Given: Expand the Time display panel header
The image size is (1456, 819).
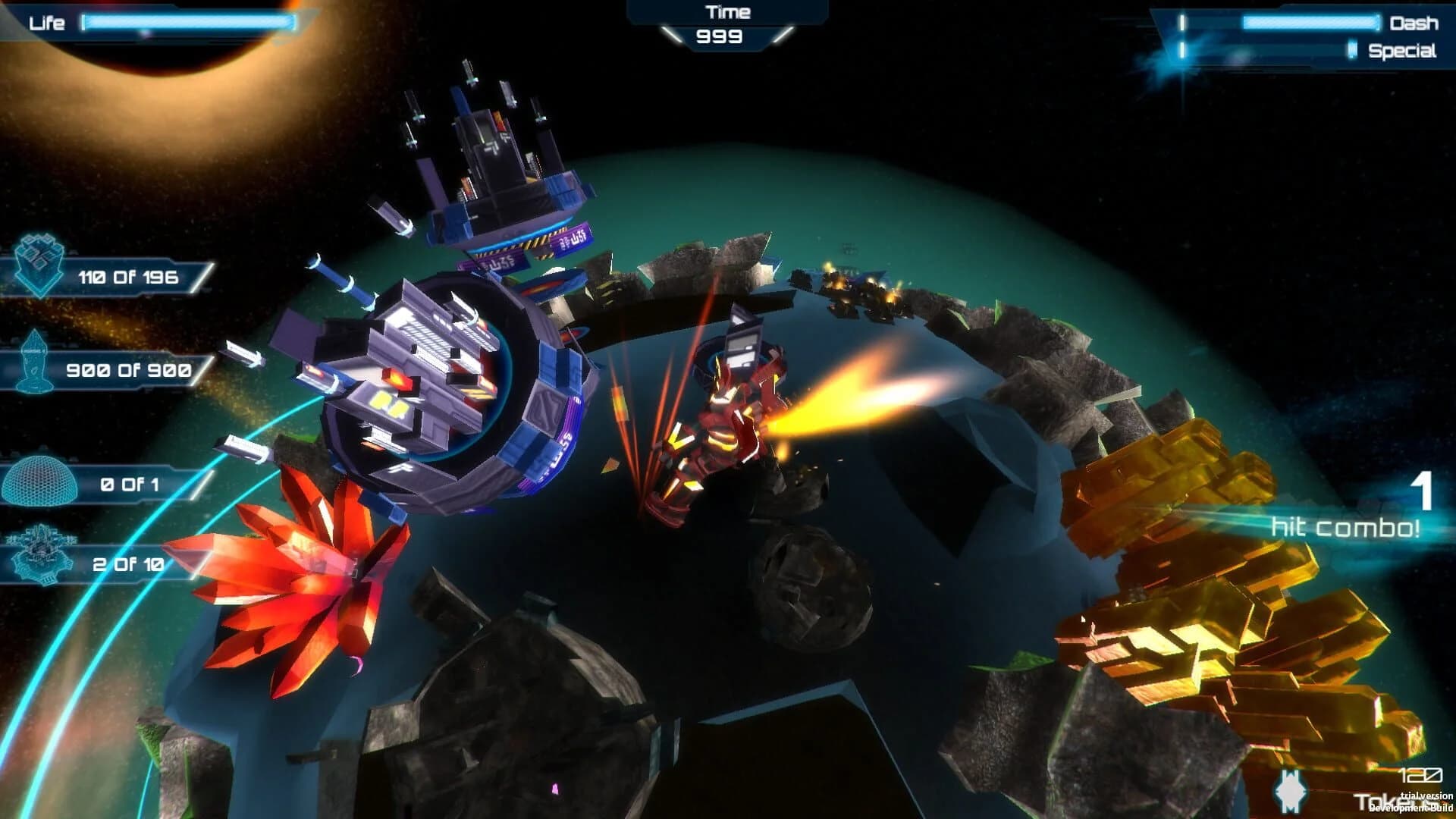Looking at the screenshot, I should [x=728, y=11].
